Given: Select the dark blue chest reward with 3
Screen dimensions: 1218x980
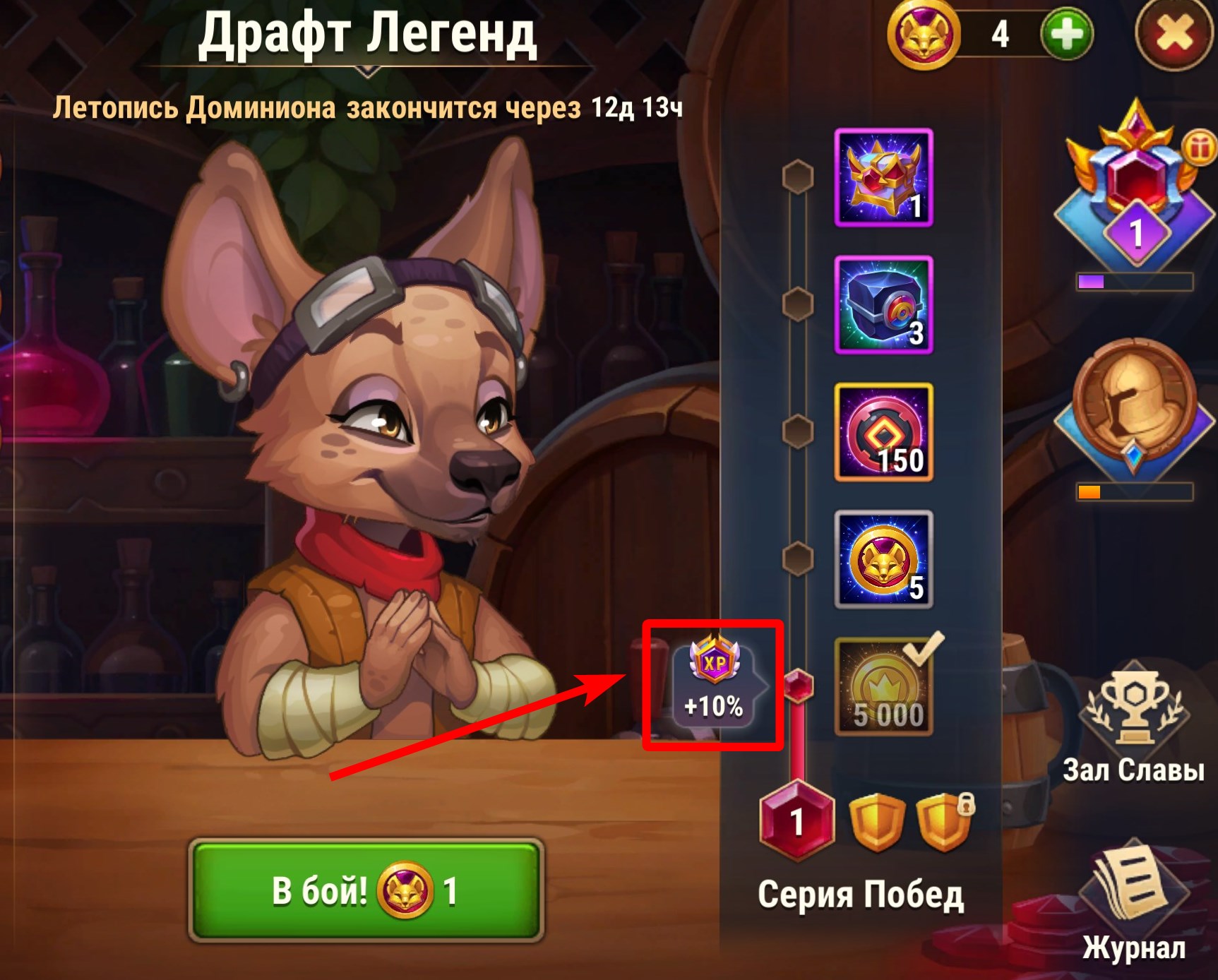Looking at the screenshot, I should pos(883,305).
